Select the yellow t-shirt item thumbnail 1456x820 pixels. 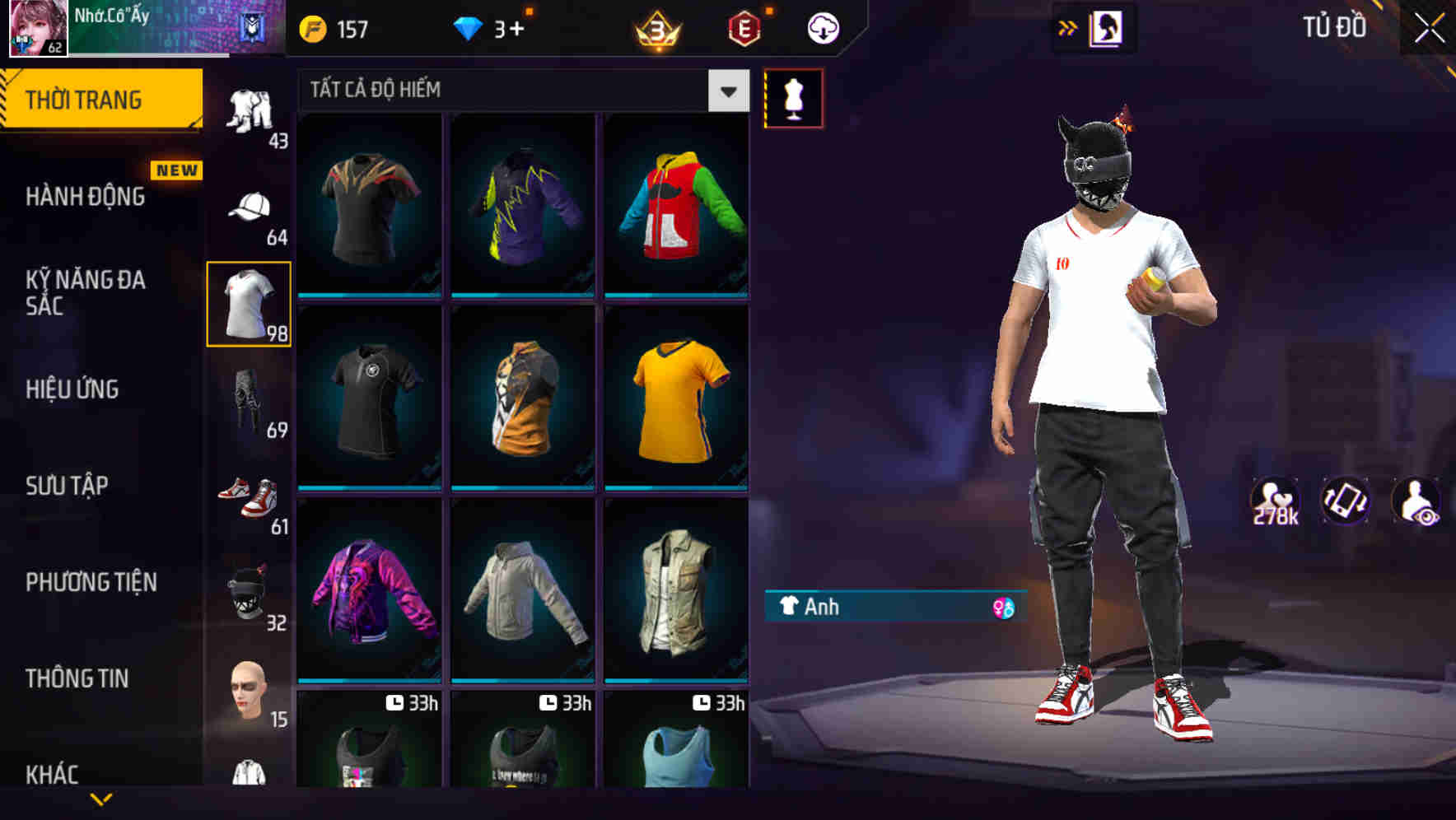tap(676, 398)
